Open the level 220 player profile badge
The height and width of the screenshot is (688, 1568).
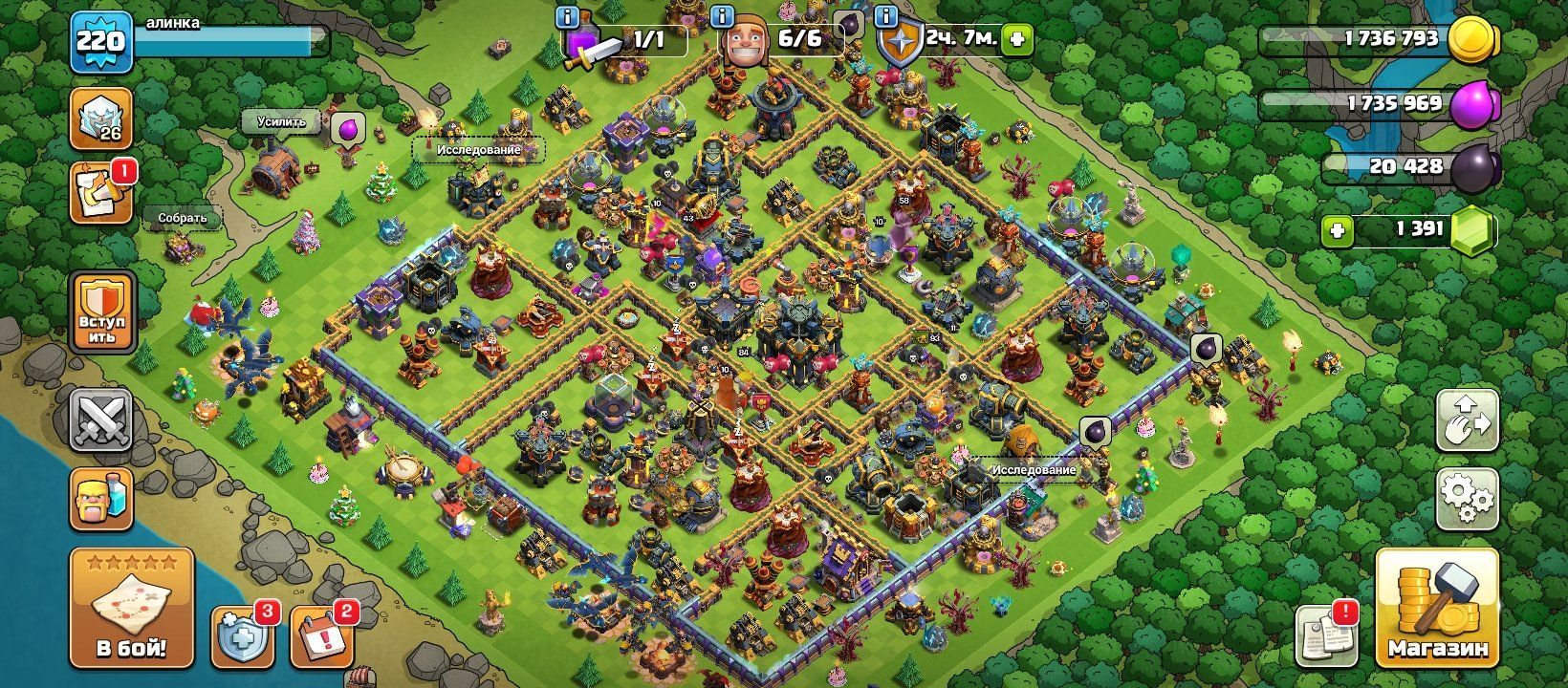[100, 41]
